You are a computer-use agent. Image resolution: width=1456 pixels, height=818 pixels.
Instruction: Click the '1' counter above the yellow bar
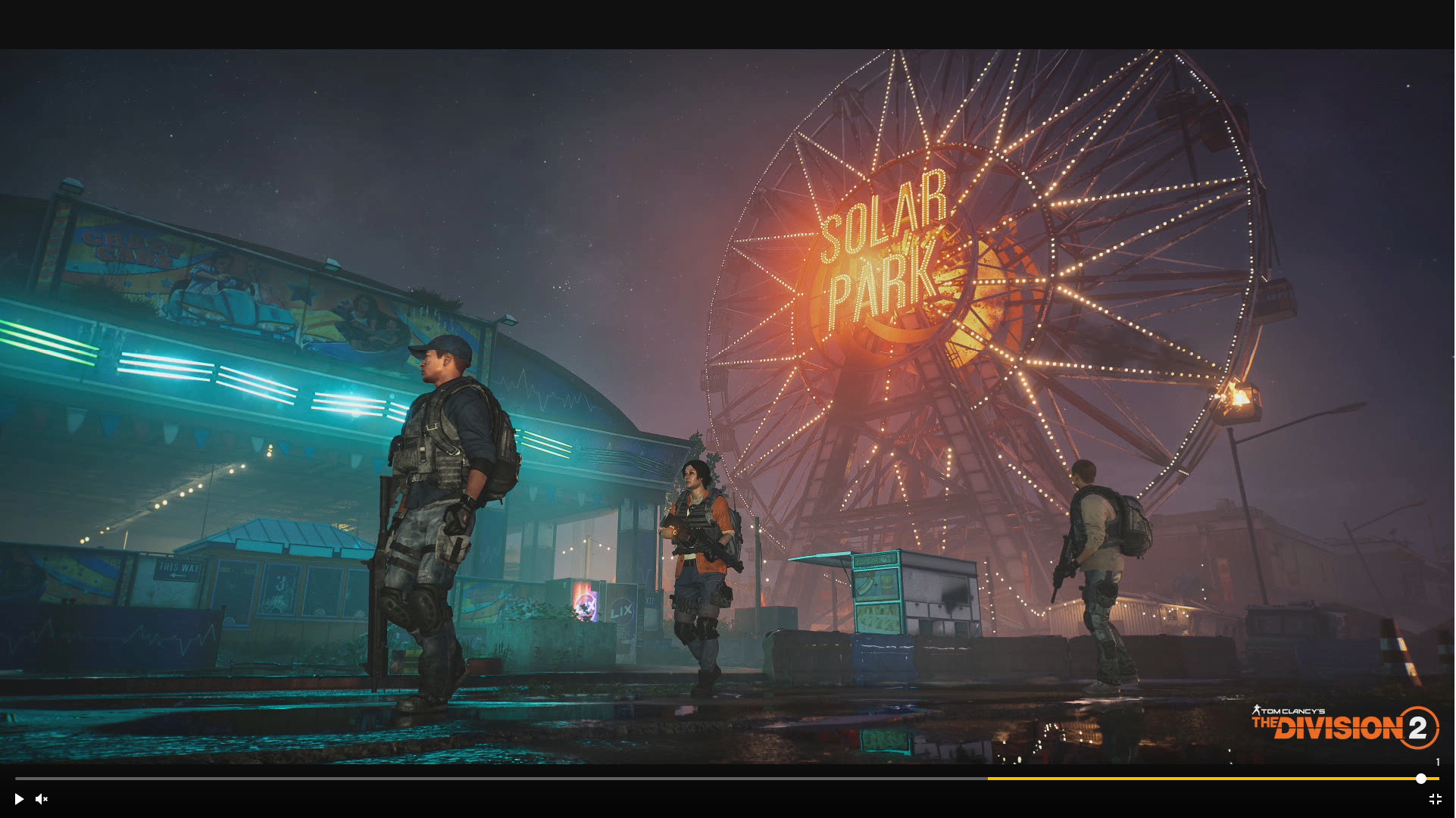tap(1438, 761)
